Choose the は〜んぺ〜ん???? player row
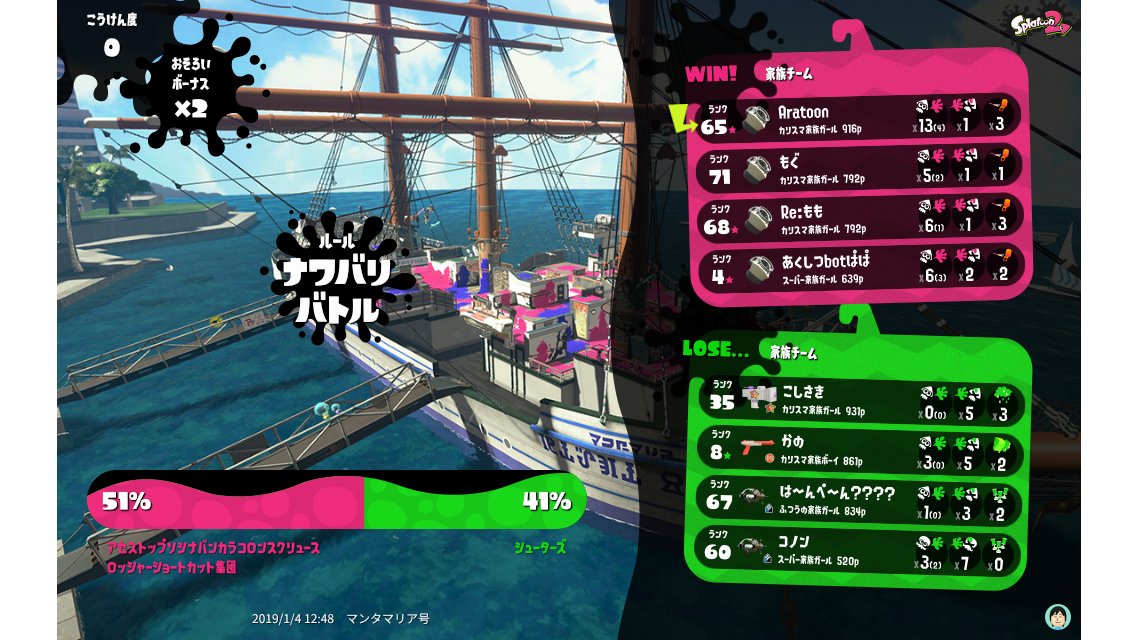This screenshot has width=1138, height=640. (x=860, y=499)
